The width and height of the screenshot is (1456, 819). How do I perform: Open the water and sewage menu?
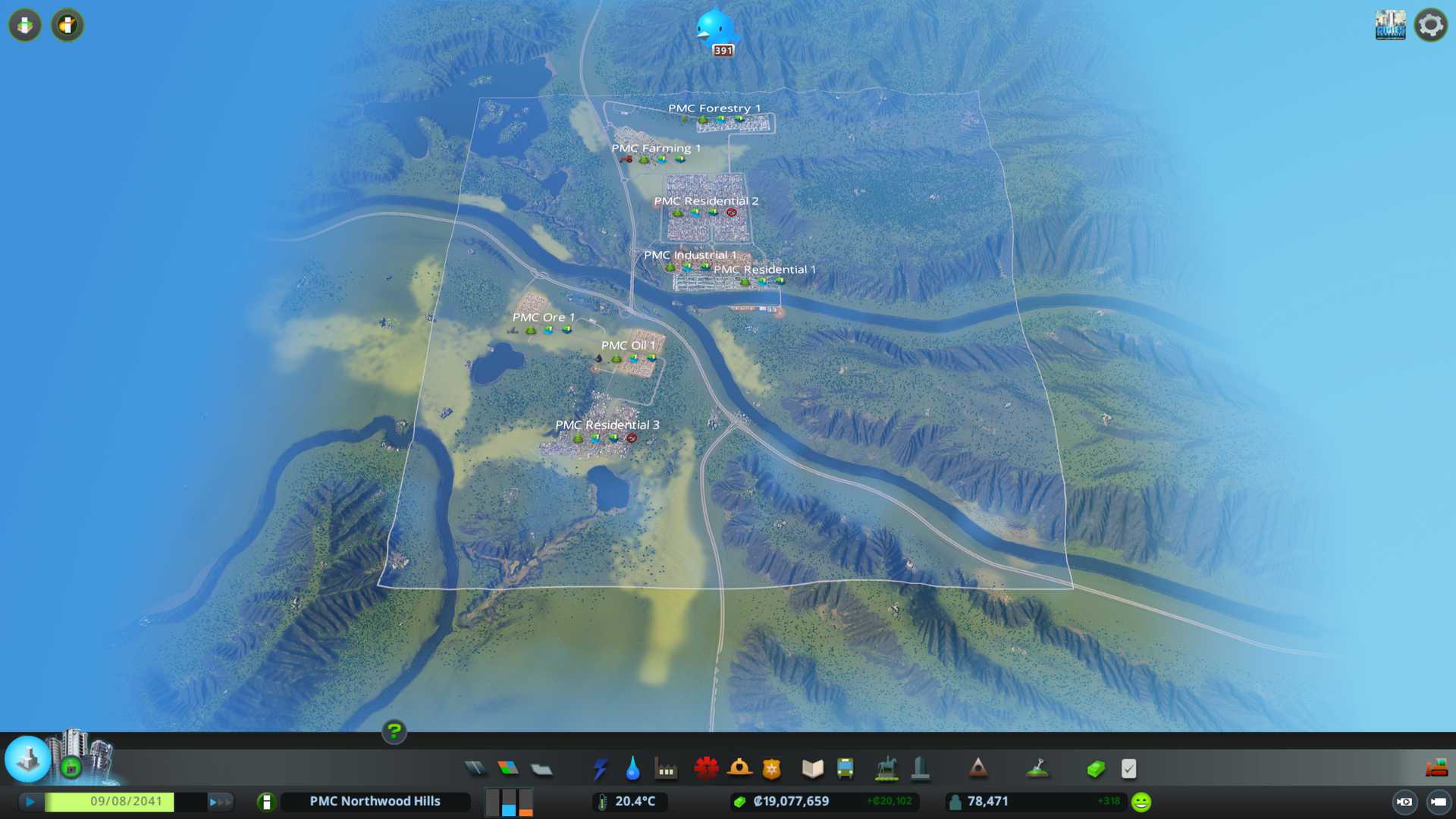tap(632, 769)
